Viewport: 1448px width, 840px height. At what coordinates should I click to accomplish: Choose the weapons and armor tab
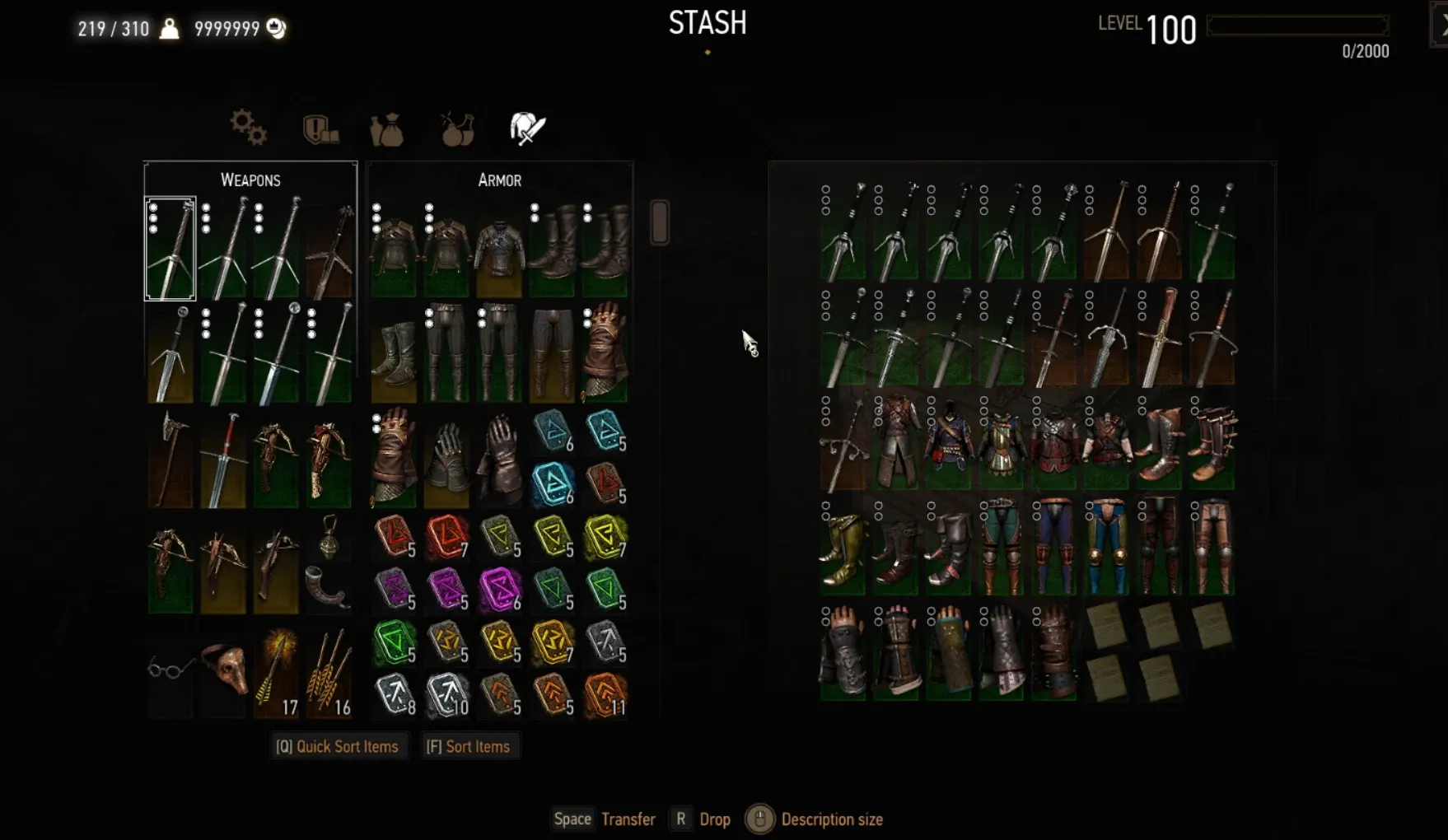527,128
